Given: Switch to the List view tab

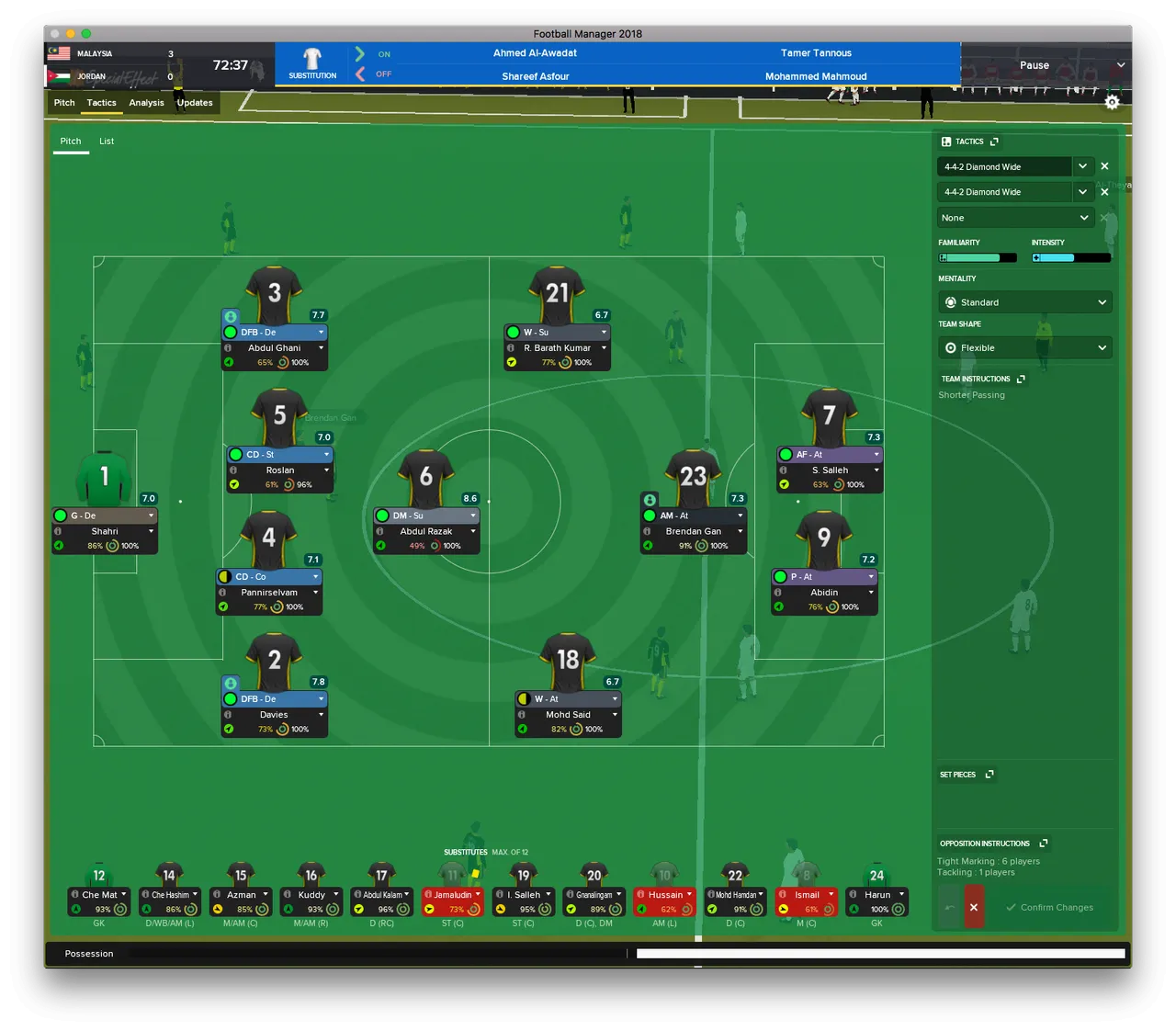Looking at the screenshot, I should click(x=107, y=142).
